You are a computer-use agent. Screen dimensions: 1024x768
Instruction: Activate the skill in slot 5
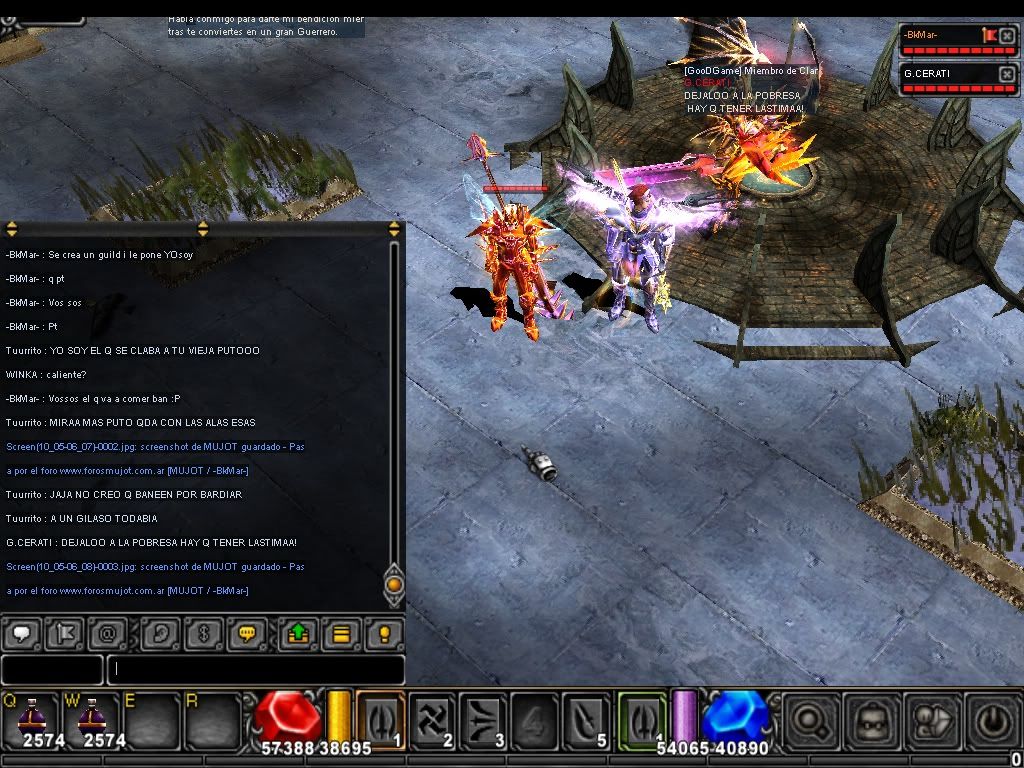tap(586, 719)
